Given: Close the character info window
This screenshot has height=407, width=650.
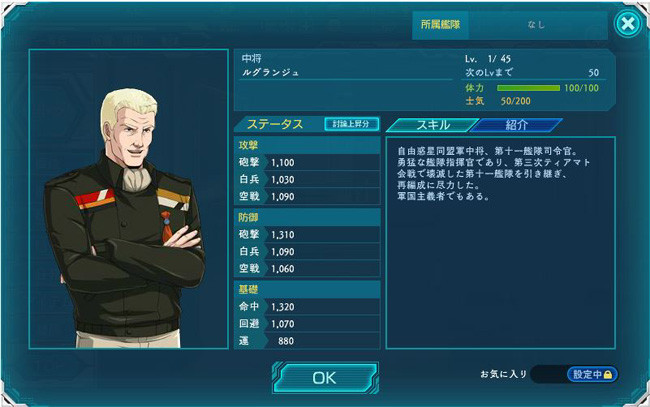Looking at the screenshot, I should [x=627, y=24].
